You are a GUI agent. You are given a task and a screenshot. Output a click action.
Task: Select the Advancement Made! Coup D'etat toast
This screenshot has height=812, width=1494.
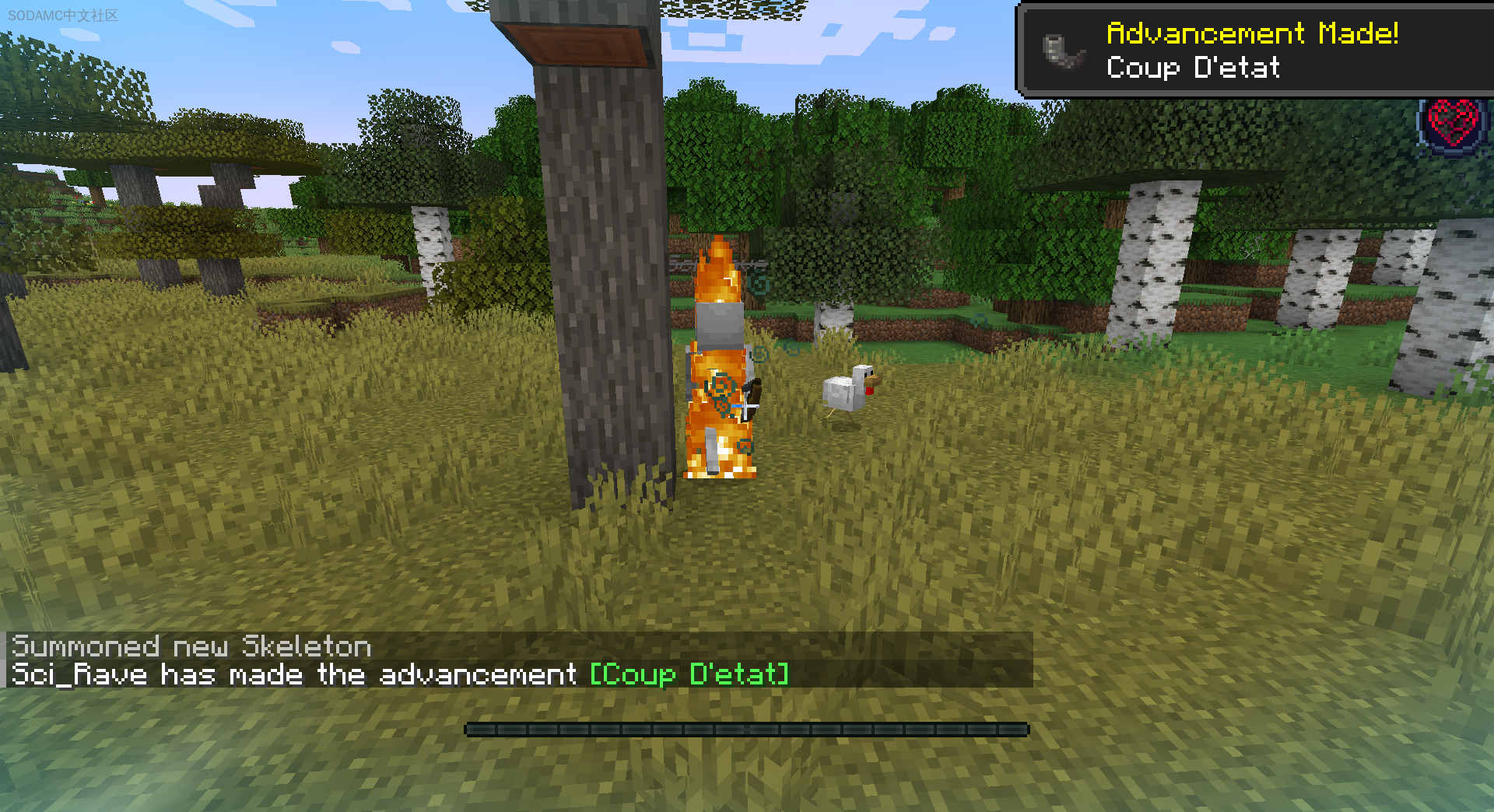1254,51
